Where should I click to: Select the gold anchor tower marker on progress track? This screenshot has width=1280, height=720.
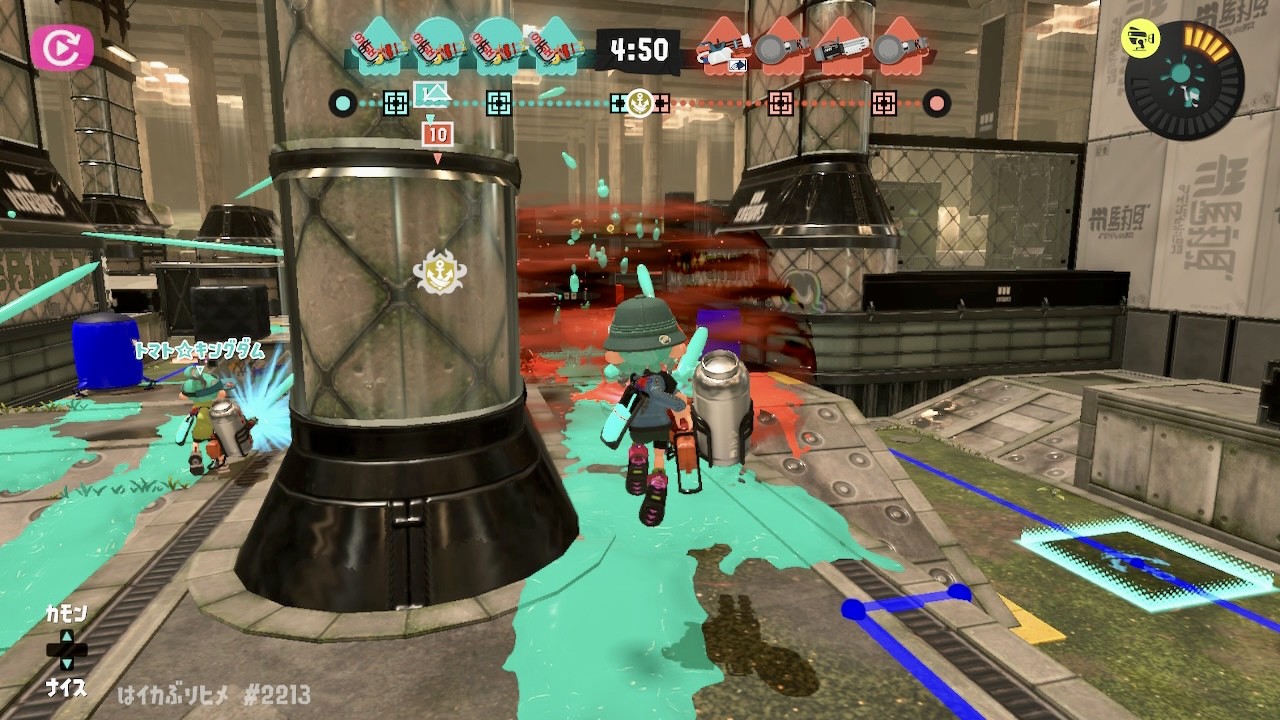click(640, 102)
